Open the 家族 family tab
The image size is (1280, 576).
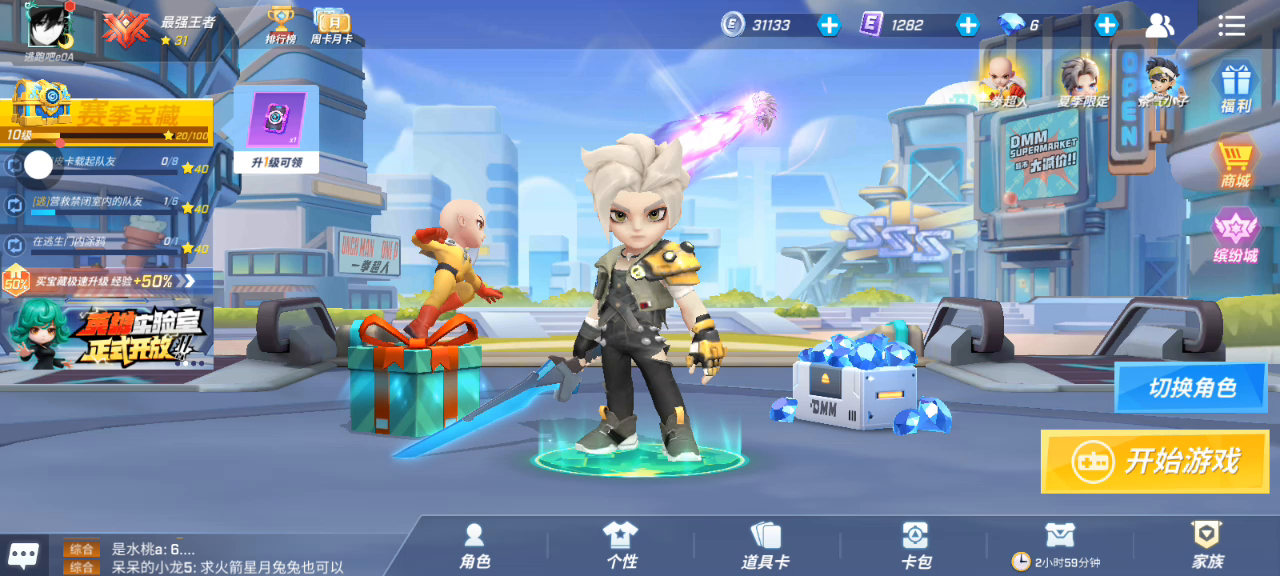(1207, 546)
